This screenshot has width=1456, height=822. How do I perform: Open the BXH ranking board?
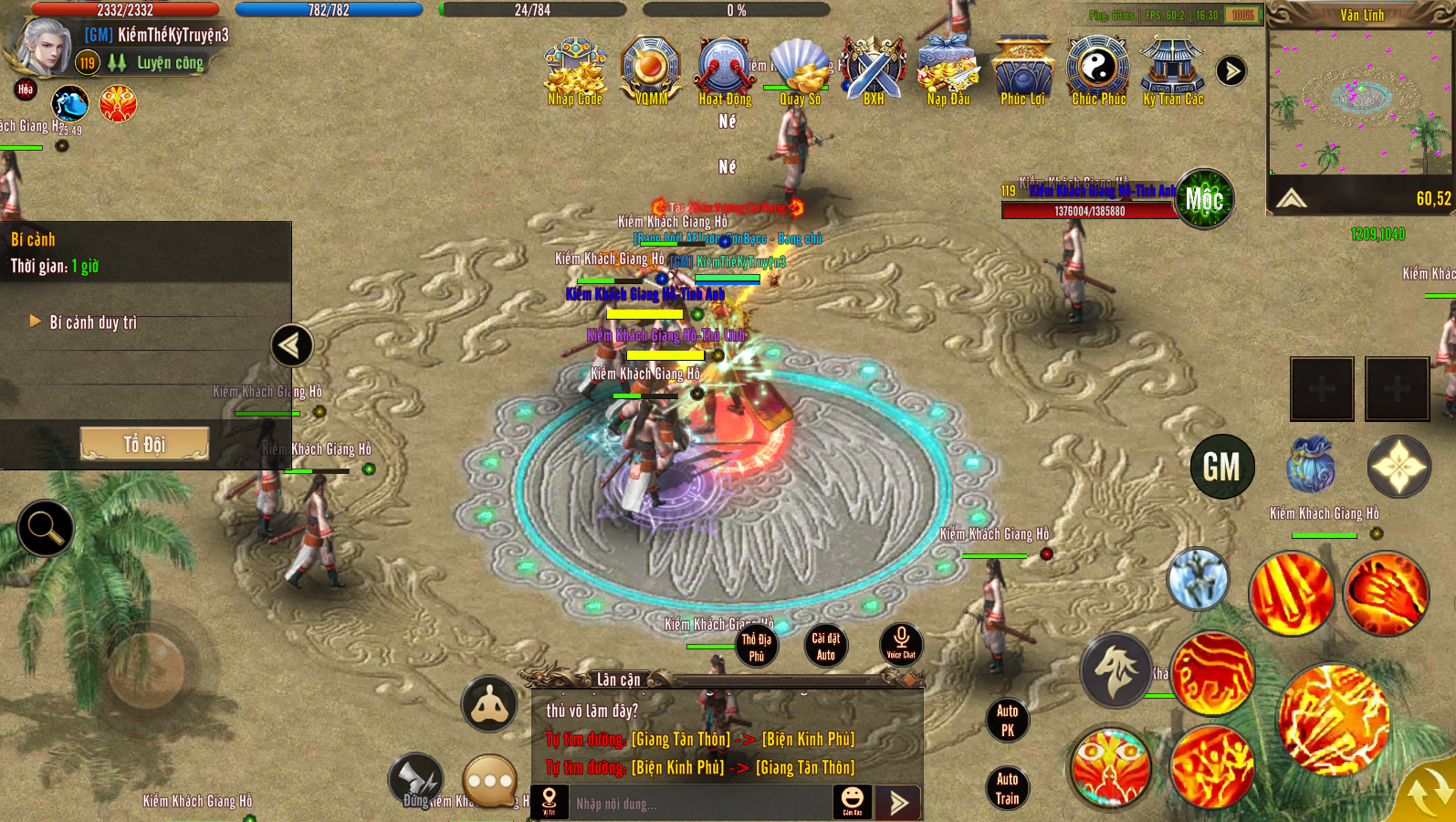pos(874,69)
